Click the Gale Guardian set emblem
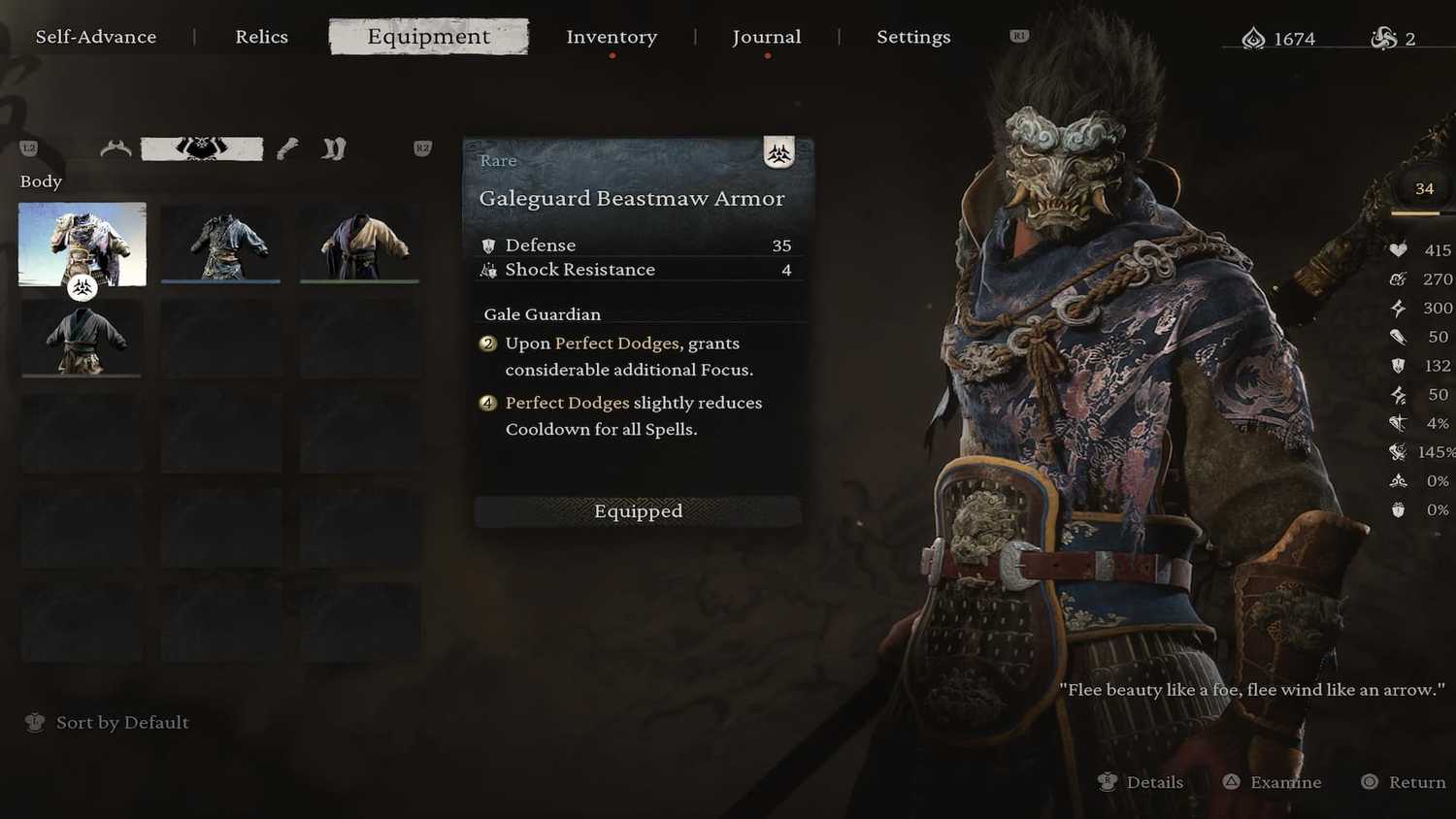This screenshot has height=819, width=1456. (x=778, y=152)
